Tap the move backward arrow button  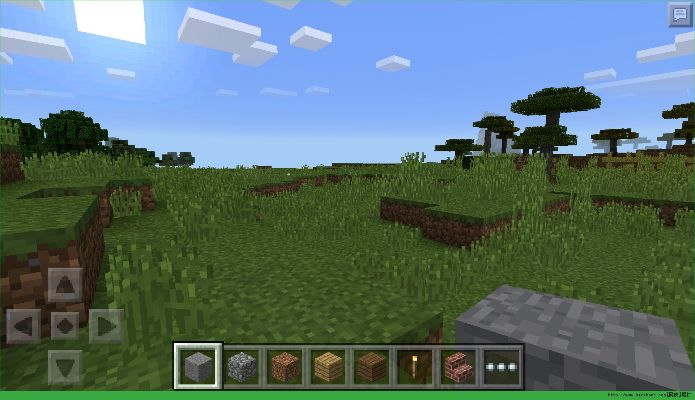(65, 365)
